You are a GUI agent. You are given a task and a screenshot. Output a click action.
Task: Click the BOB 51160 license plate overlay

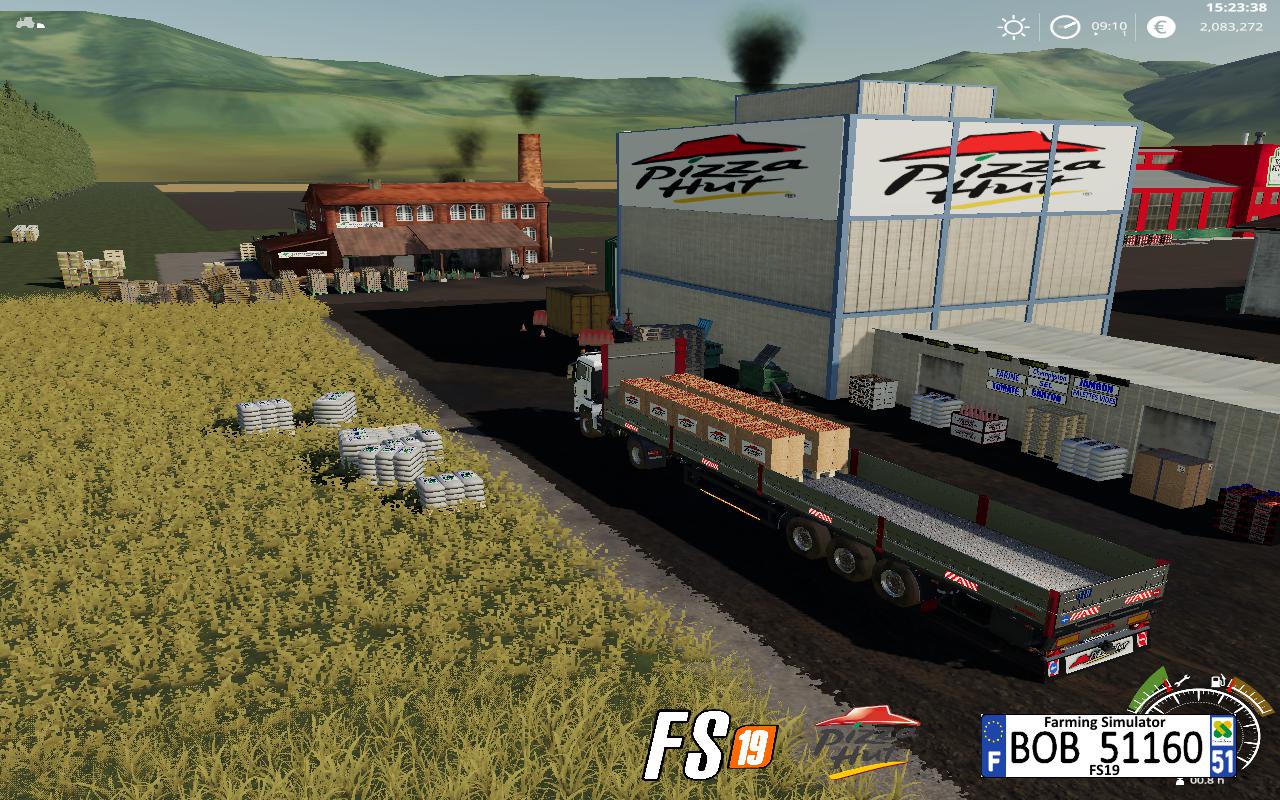[1108, 745]
